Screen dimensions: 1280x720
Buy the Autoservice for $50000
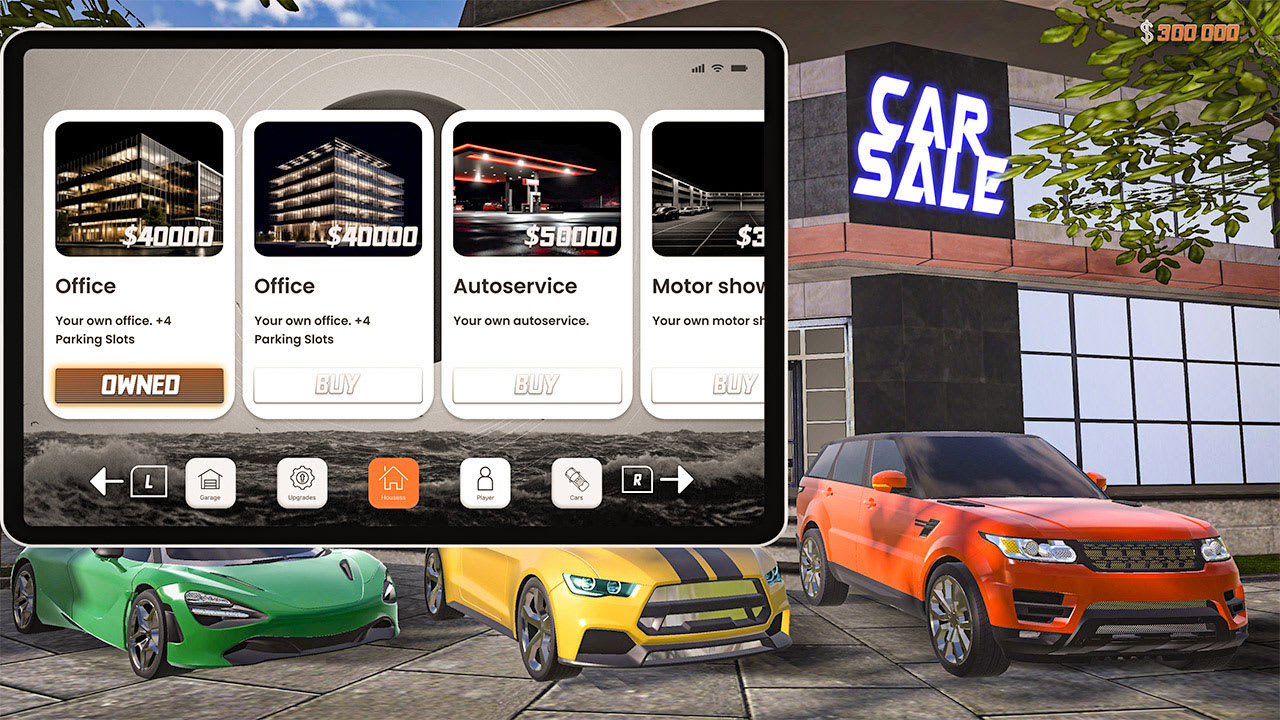(537, 385)
